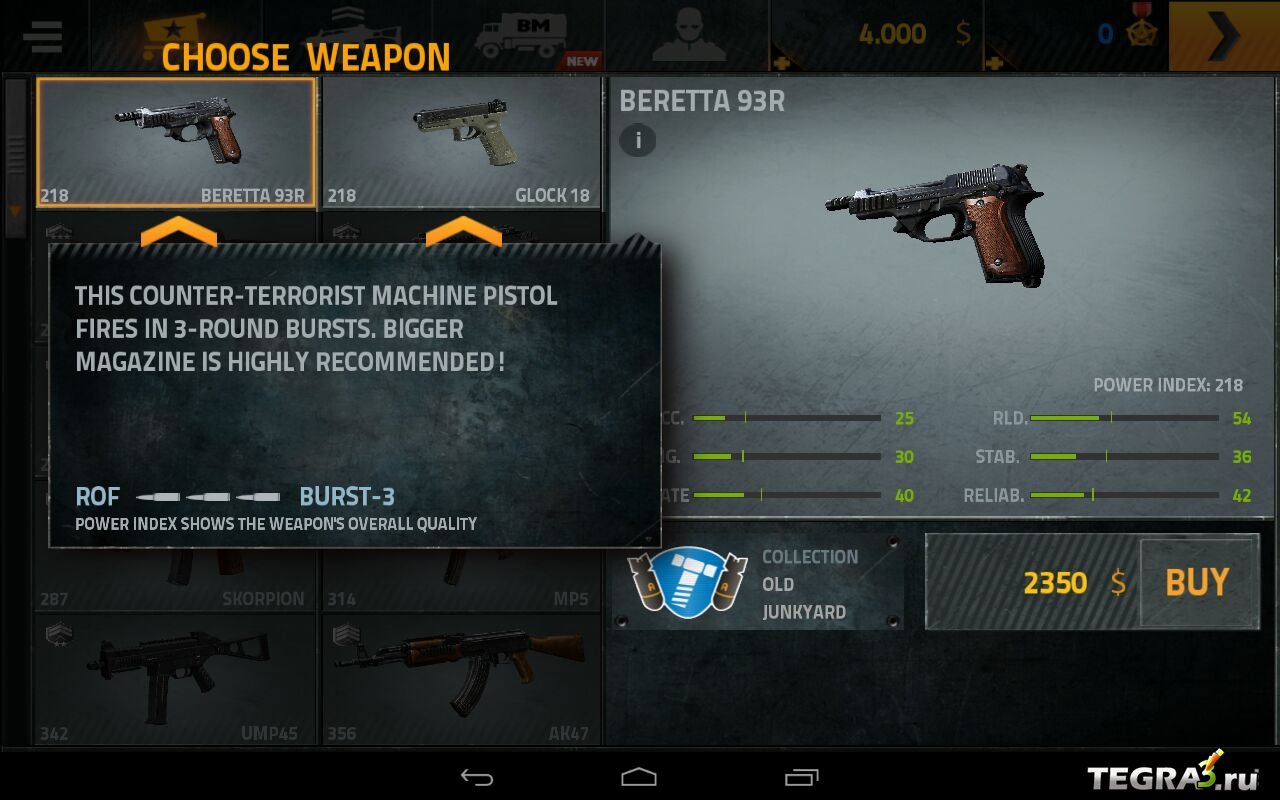Select the Beretta 93R weapon tile

(176, 142)
